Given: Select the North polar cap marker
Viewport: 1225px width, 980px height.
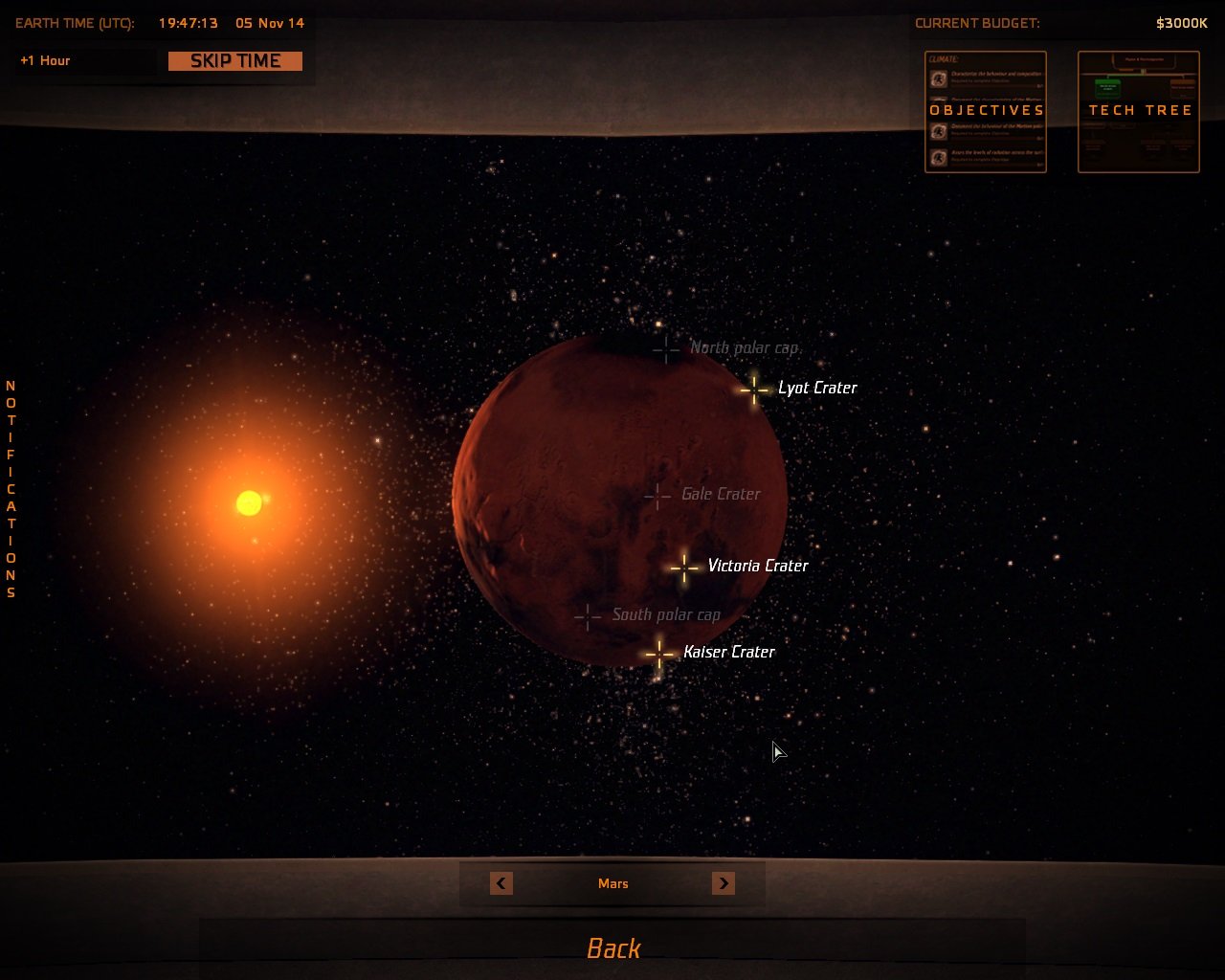Looking at the screenshot, I should tap(666, 350).
